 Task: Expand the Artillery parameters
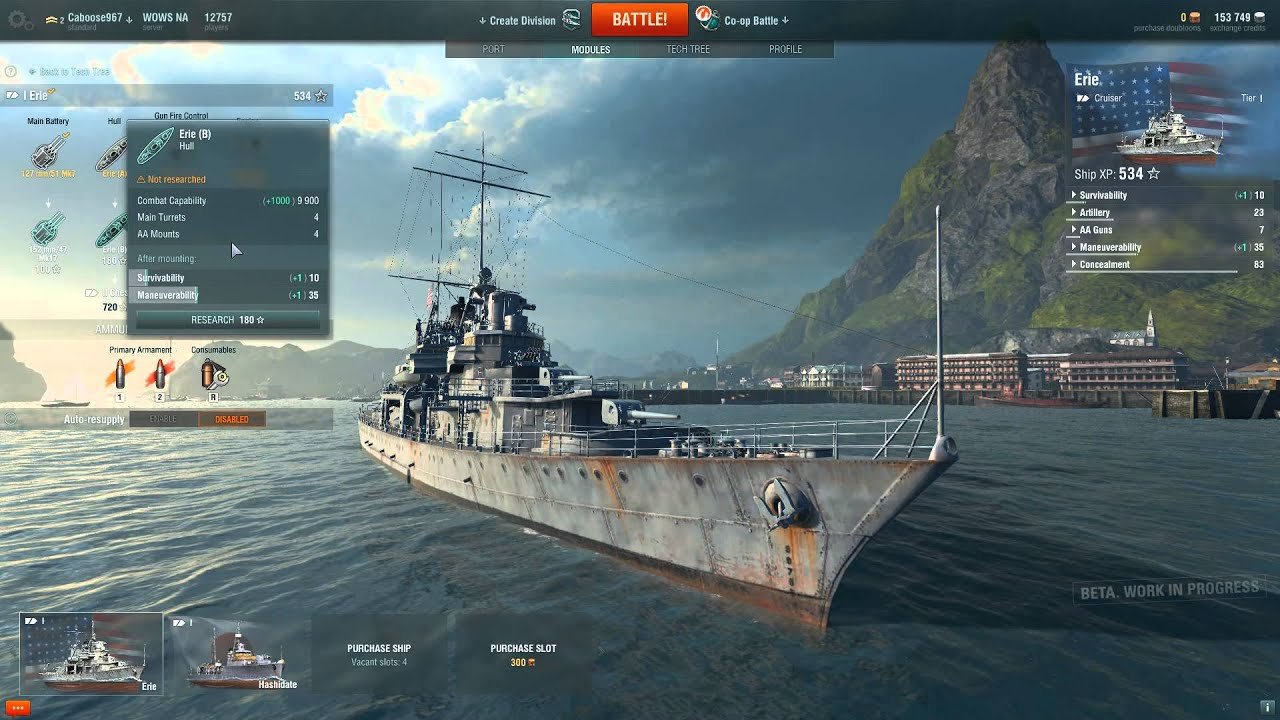point(1094,213)
